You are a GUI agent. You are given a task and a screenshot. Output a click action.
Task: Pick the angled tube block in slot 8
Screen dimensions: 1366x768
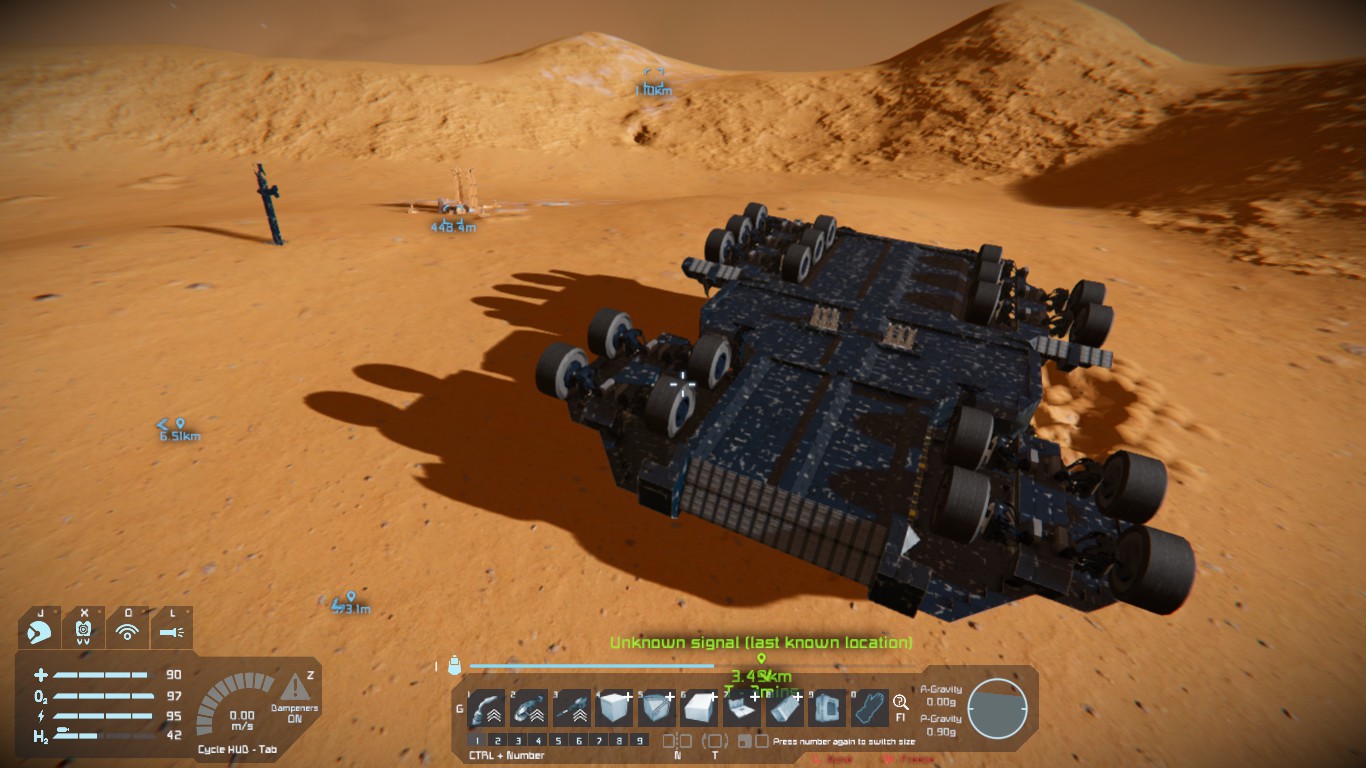784,709
